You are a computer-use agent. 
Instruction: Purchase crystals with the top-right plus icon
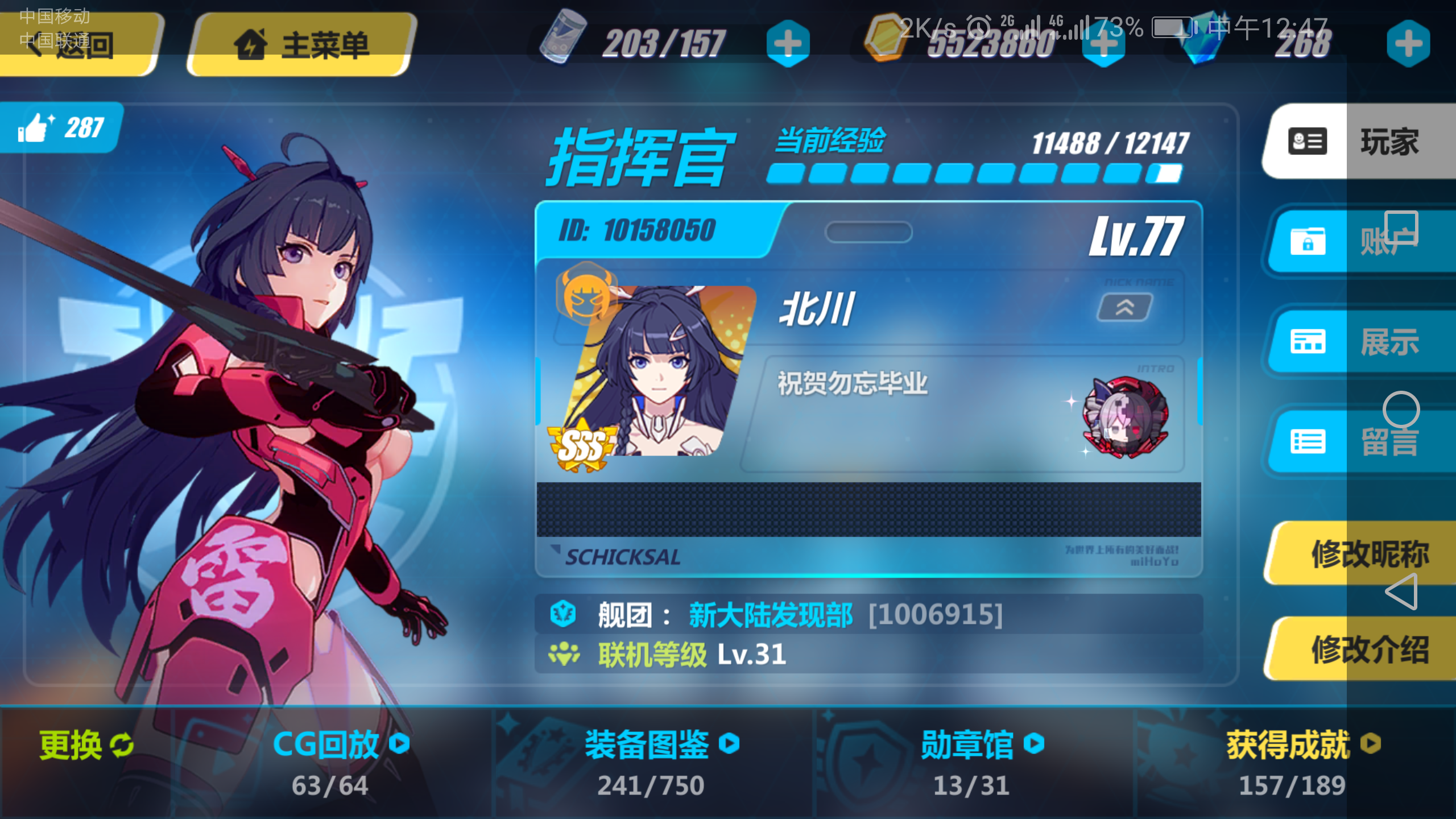1408,44
